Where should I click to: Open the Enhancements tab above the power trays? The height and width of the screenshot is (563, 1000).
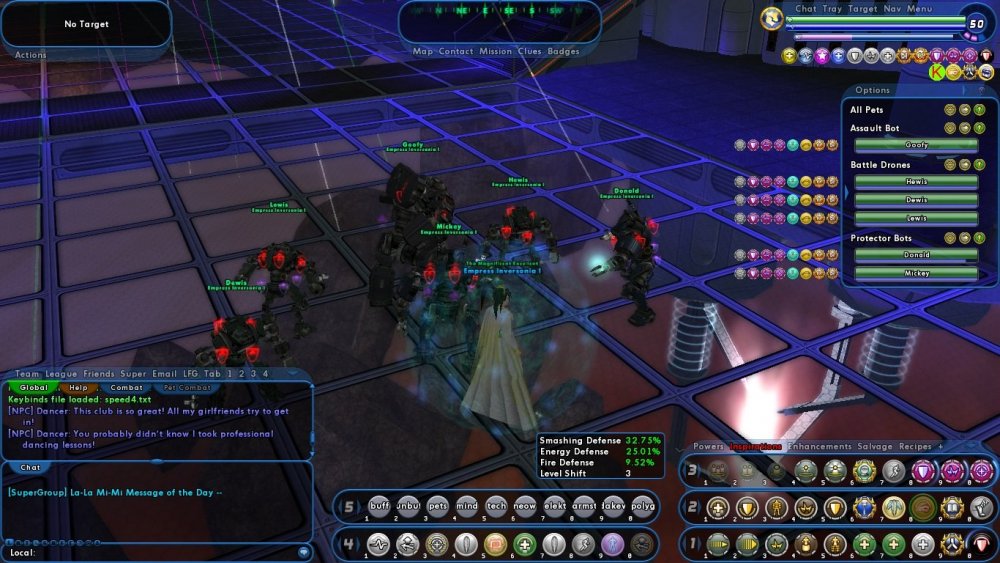(x=819, y=447)
